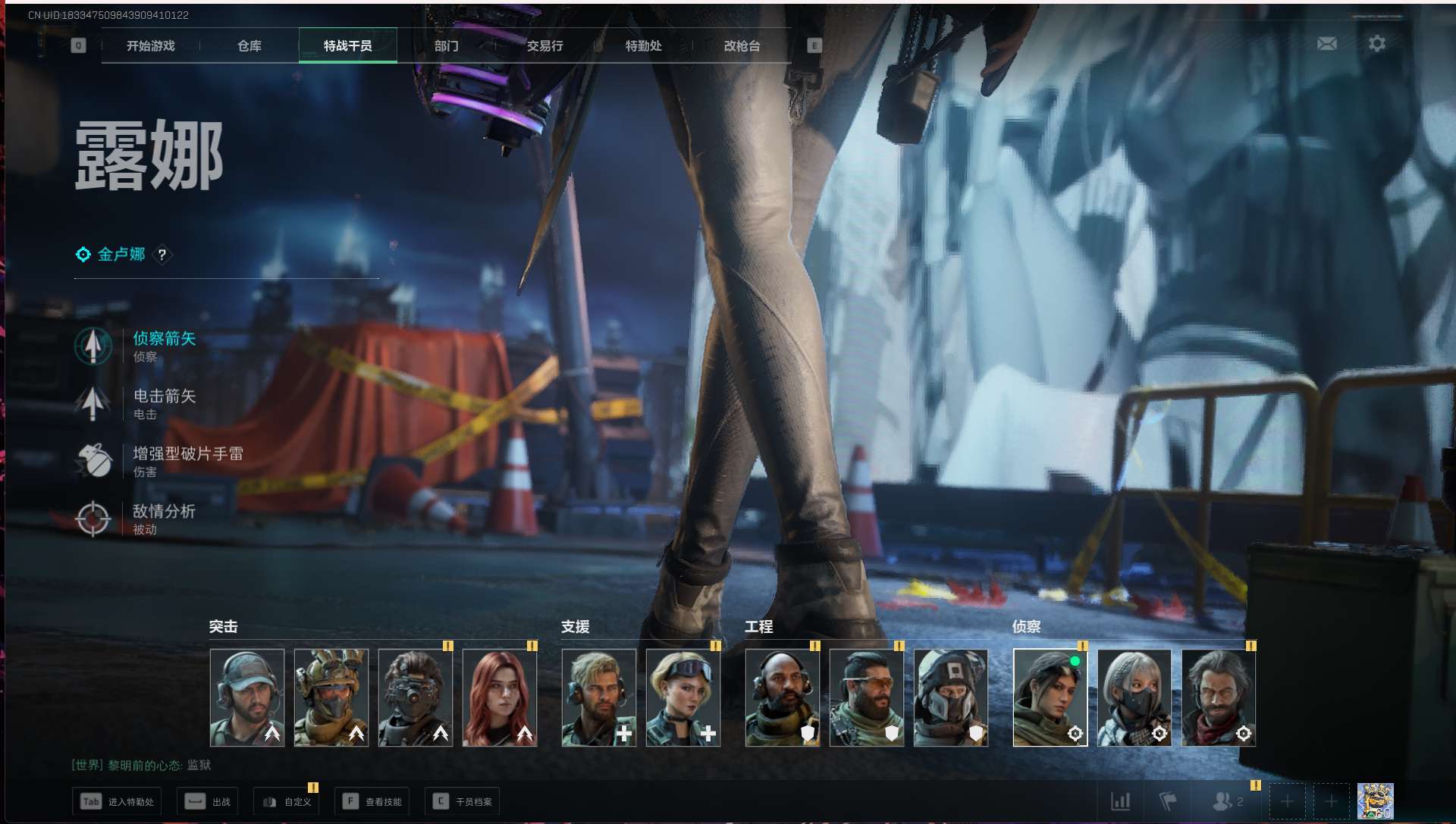The width and height of the screenshot is (1456, 824).
Task: Open settings via the gear icon
Action: coord(1377,44)
